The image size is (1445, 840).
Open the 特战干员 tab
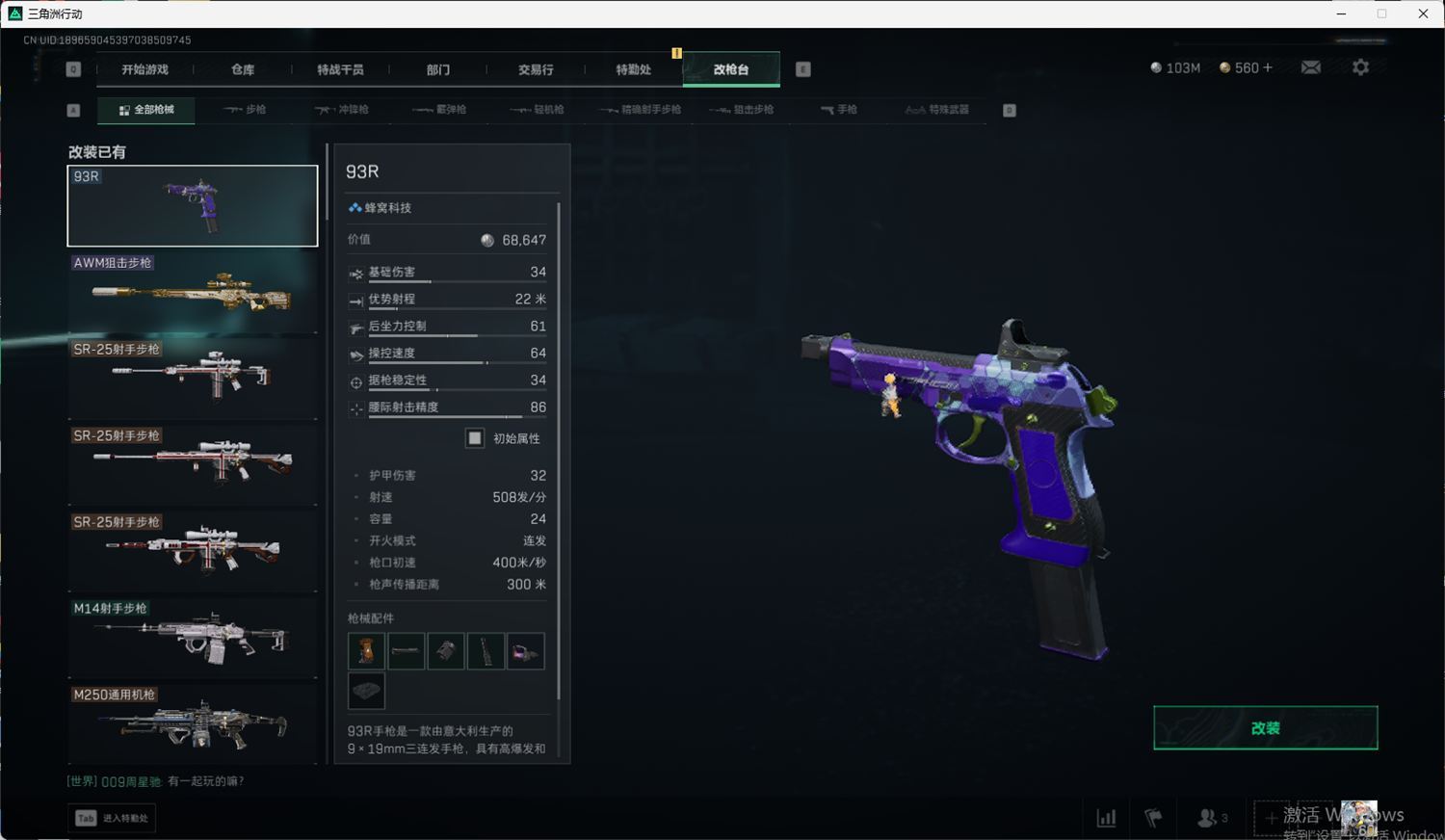pyautogui.click(x=340, y=69)
